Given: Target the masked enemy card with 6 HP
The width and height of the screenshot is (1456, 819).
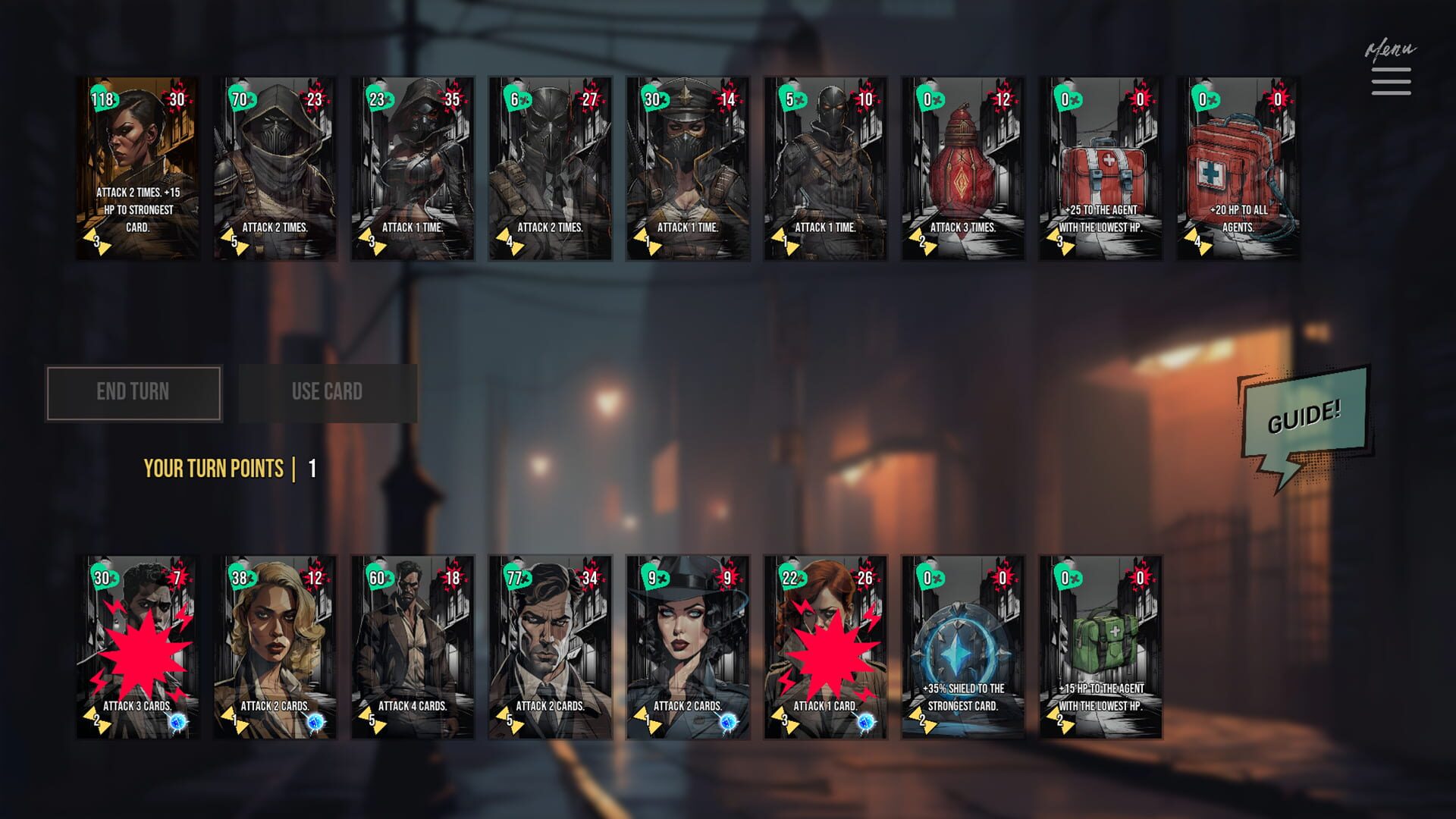Looking at the screenshot, I should [551, 168].
